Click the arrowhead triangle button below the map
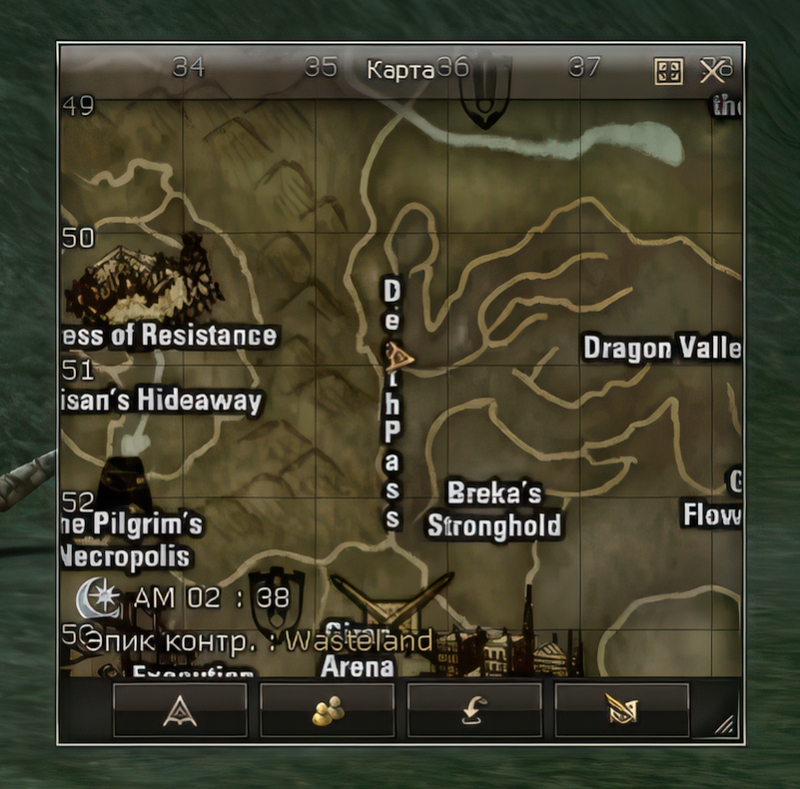Image resolution: width=800 pixels, height=789 pixels. (180, 710)
